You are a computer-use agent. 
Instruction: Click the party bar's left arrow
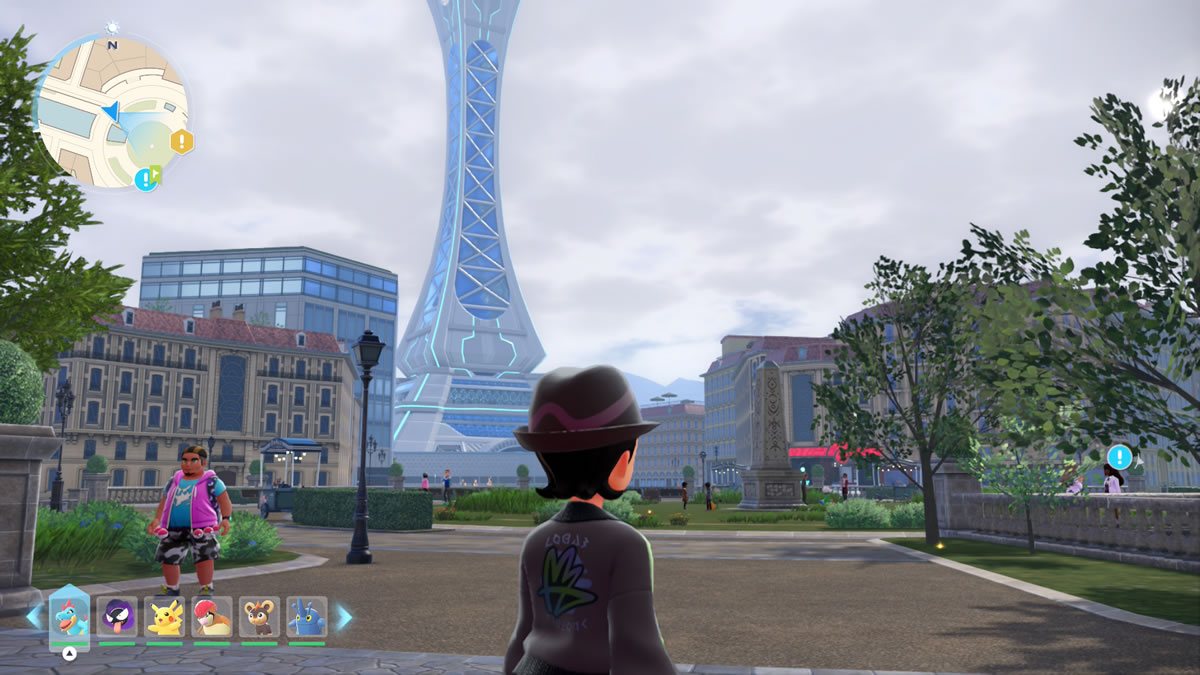[33, 617]
